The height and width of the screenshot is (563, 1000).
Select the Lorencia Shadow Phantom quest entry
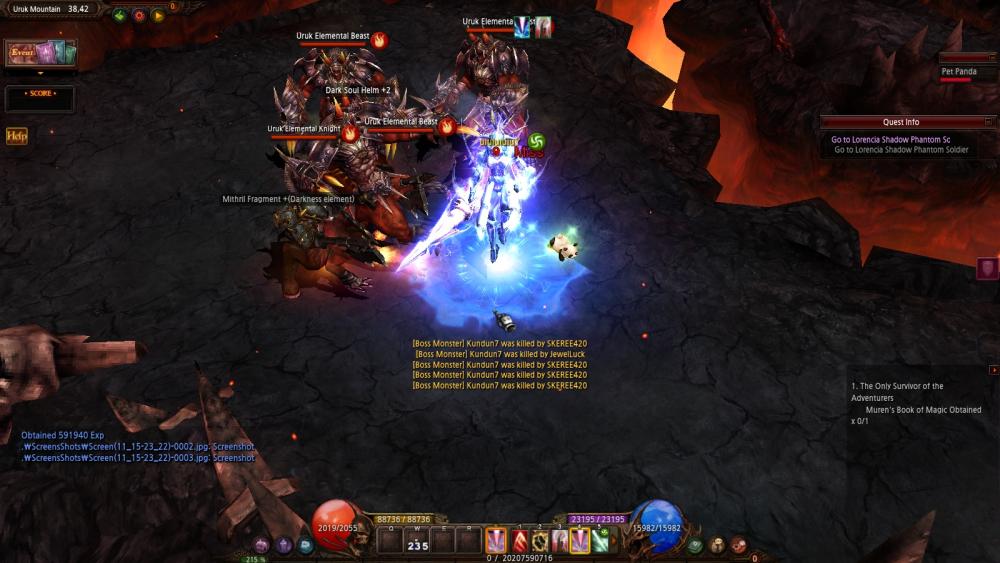[x=890, y=140]
